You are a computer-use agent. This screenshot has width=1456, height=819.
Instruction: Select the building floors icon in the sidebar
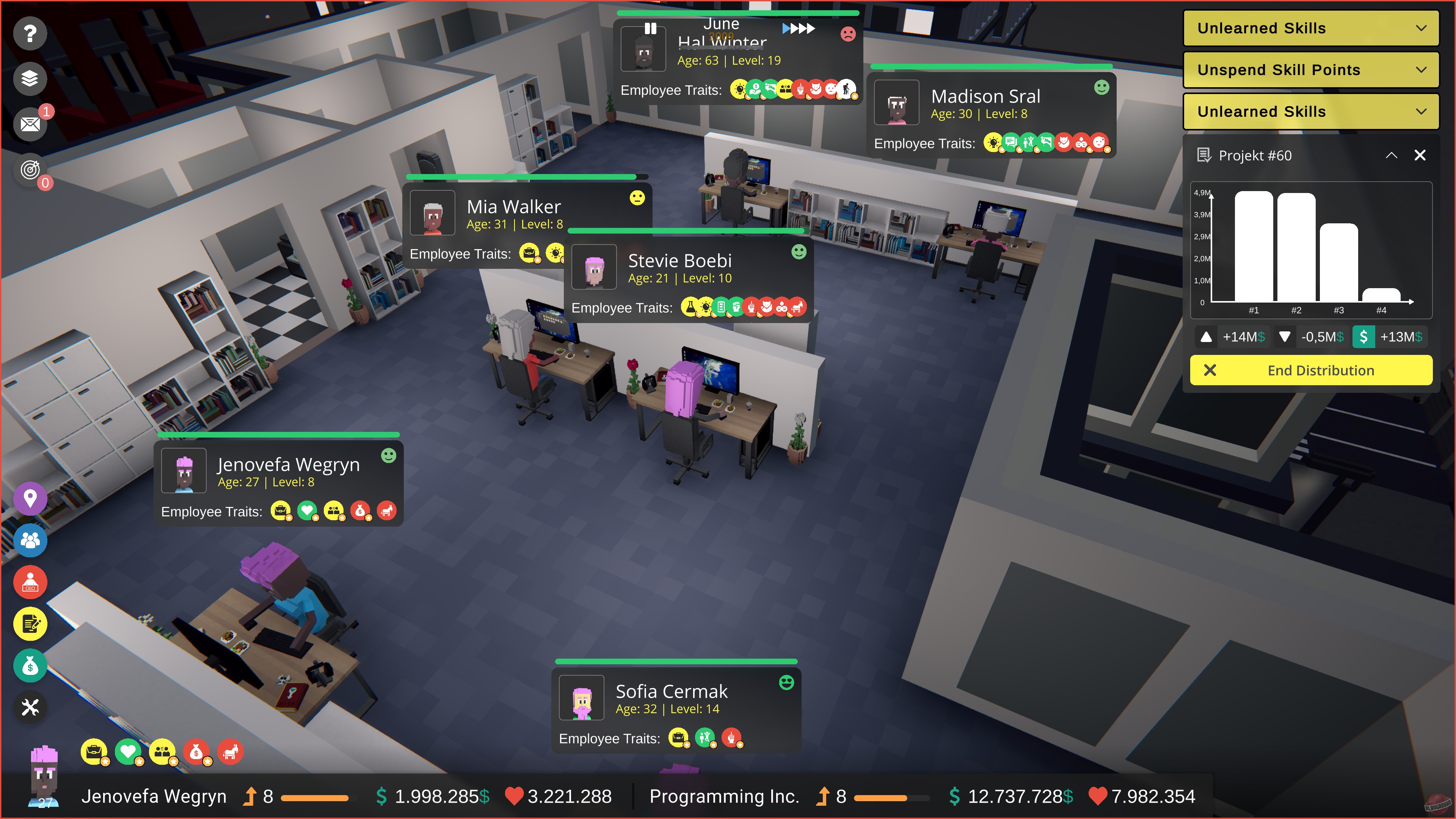[30, 78]
